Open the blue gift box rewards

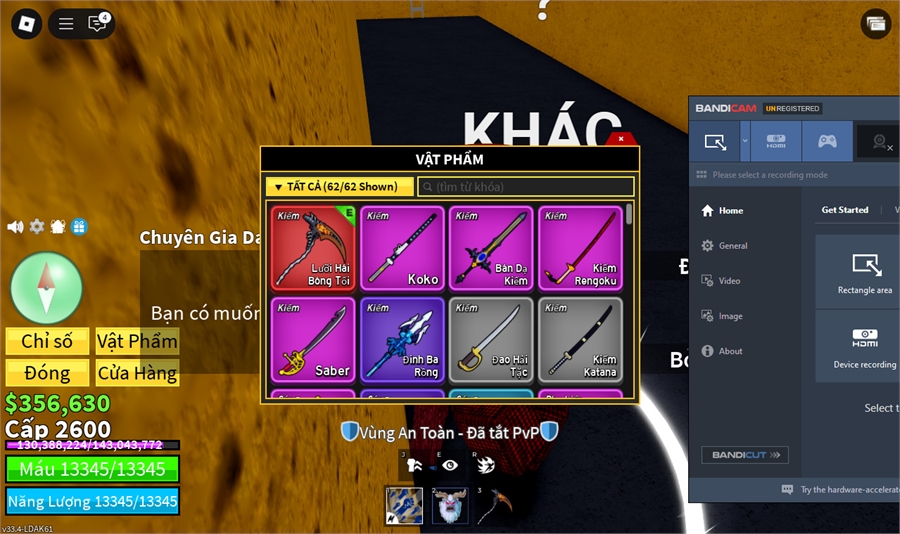[79, 227]
